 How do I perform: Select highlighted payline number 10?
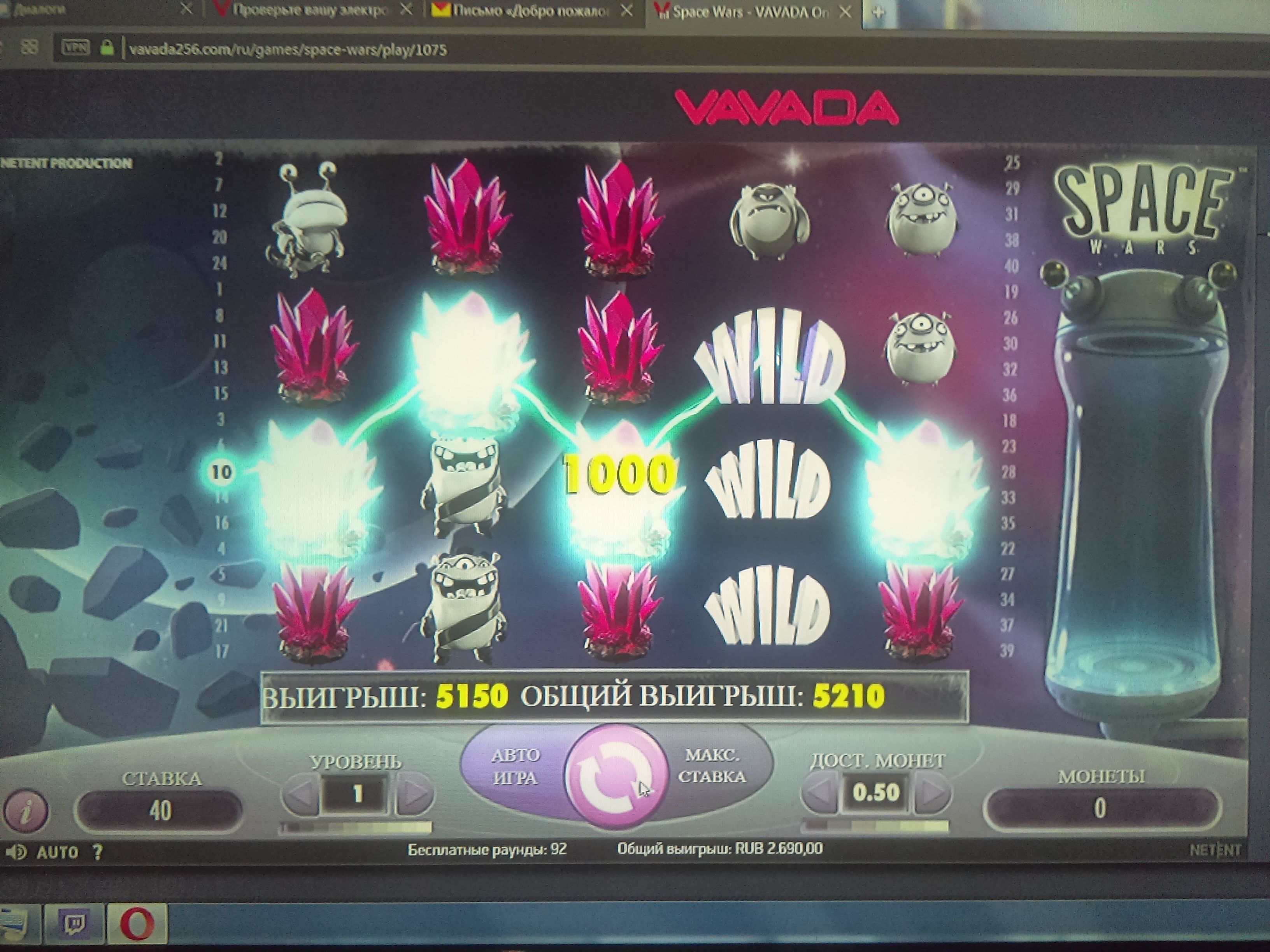(221, 472)
